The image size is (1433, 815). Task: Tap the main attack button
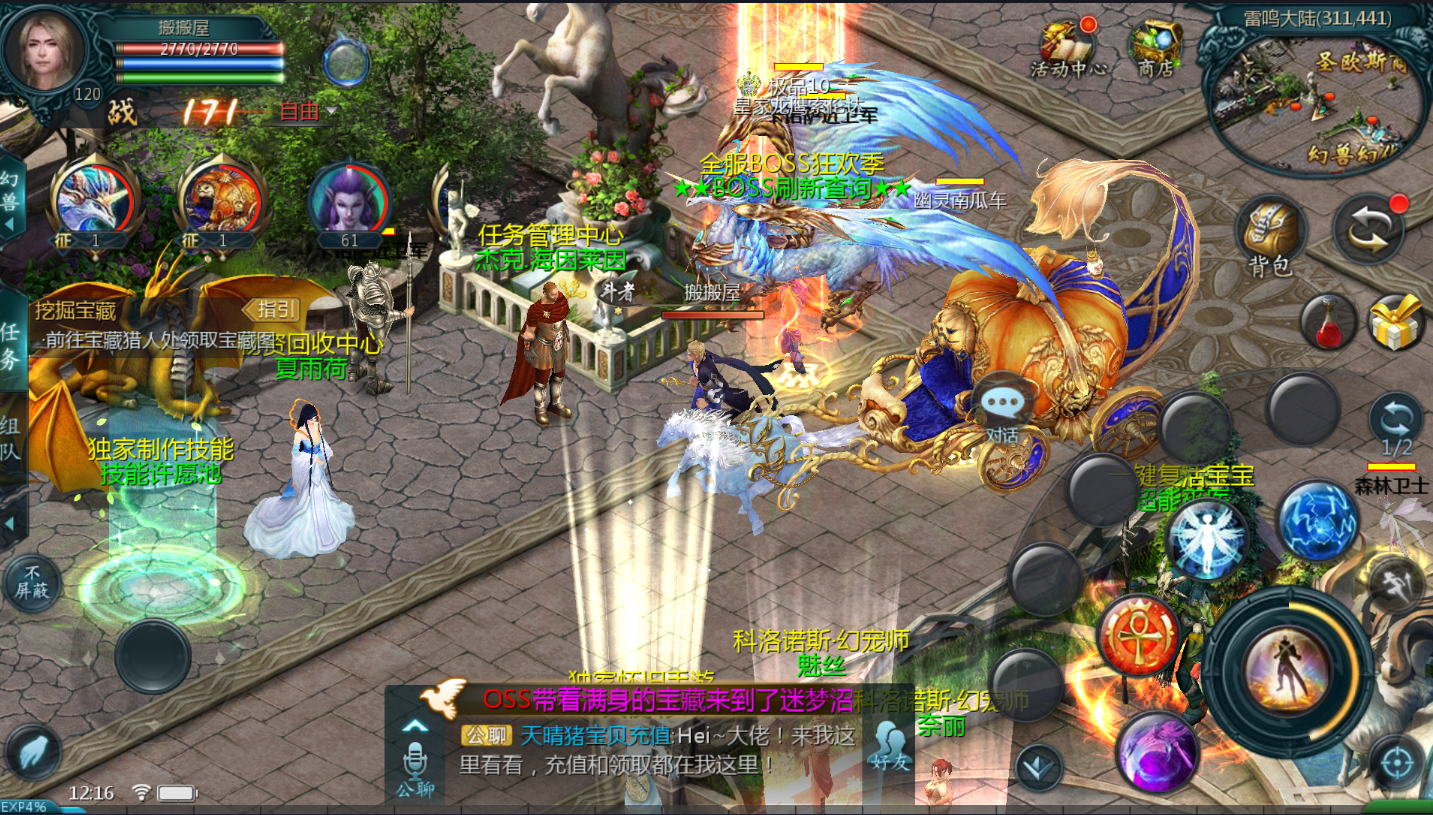click(1287, 665)
